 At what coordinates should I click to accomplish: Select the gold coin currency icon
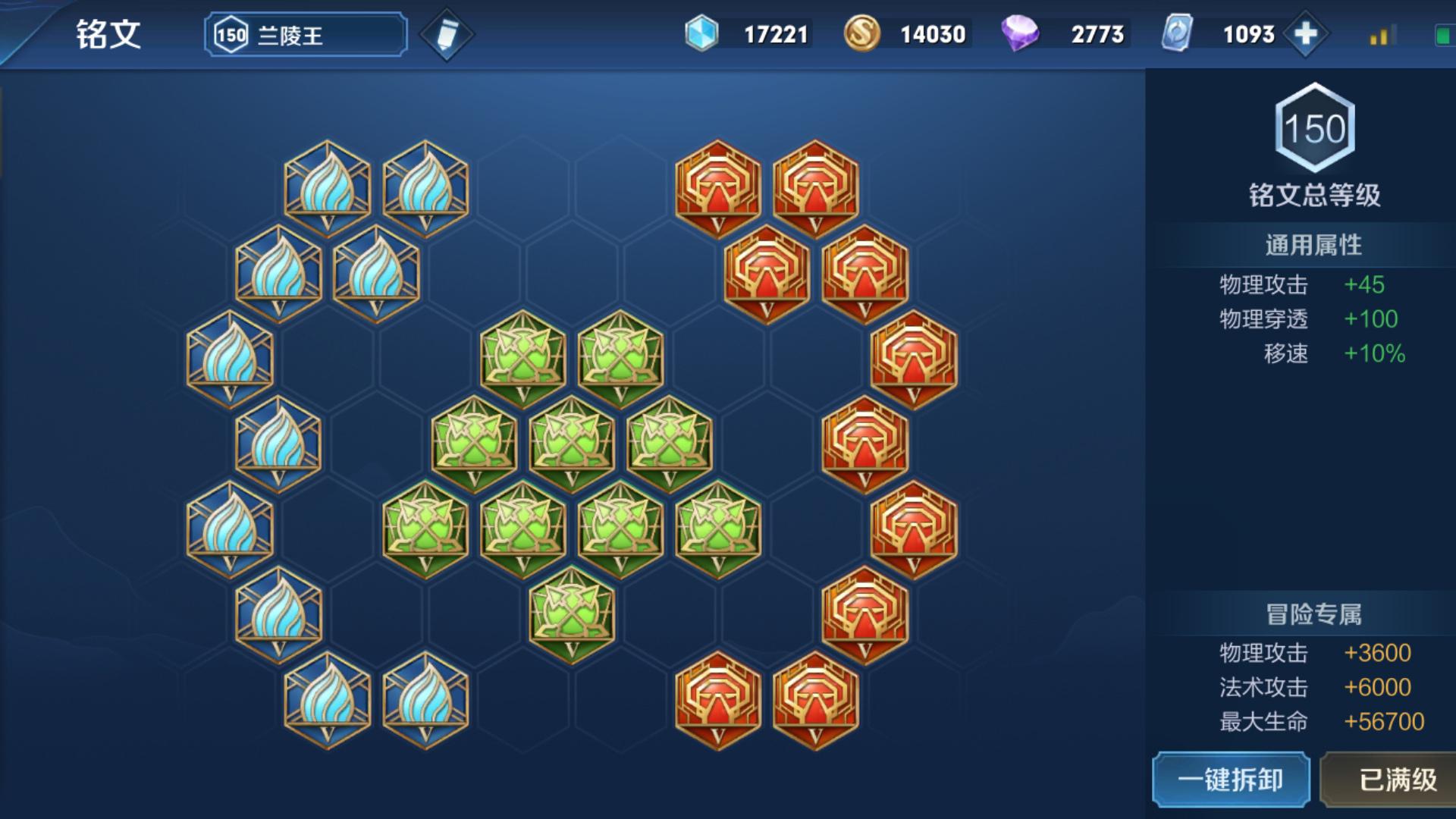tap(861, 34)
